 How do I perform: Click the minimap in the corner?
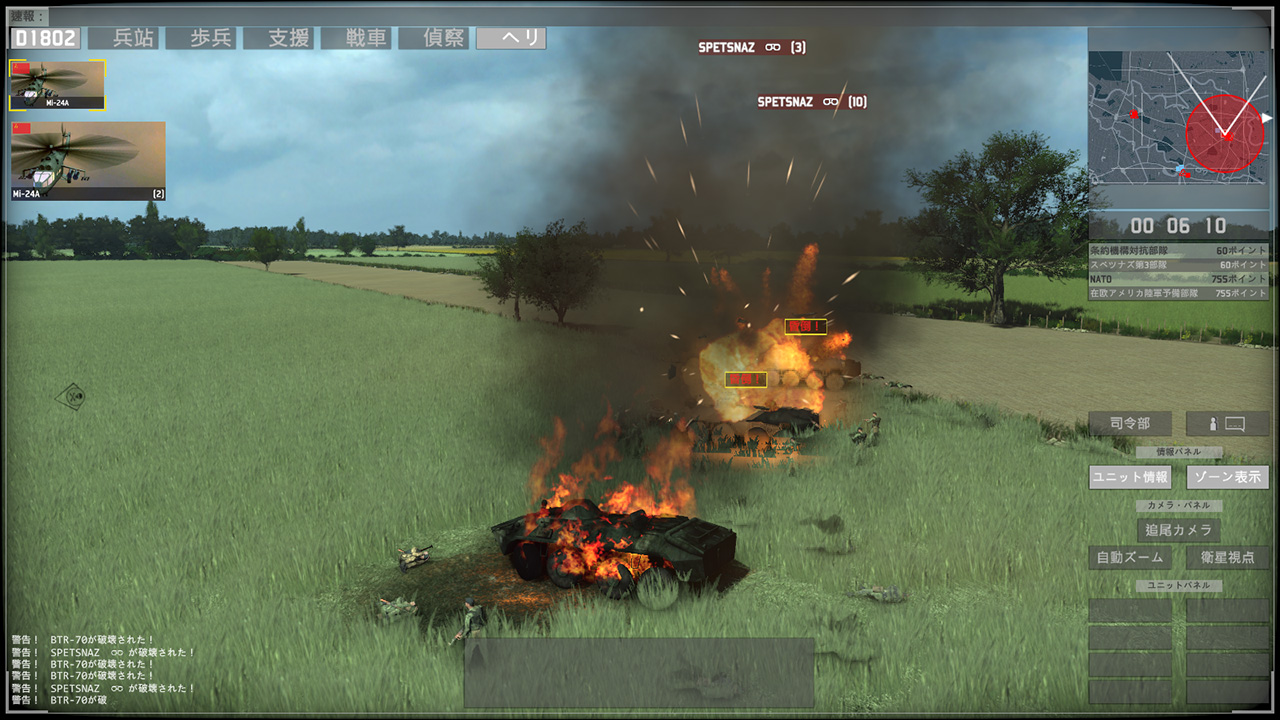(x=1178, y=119)
